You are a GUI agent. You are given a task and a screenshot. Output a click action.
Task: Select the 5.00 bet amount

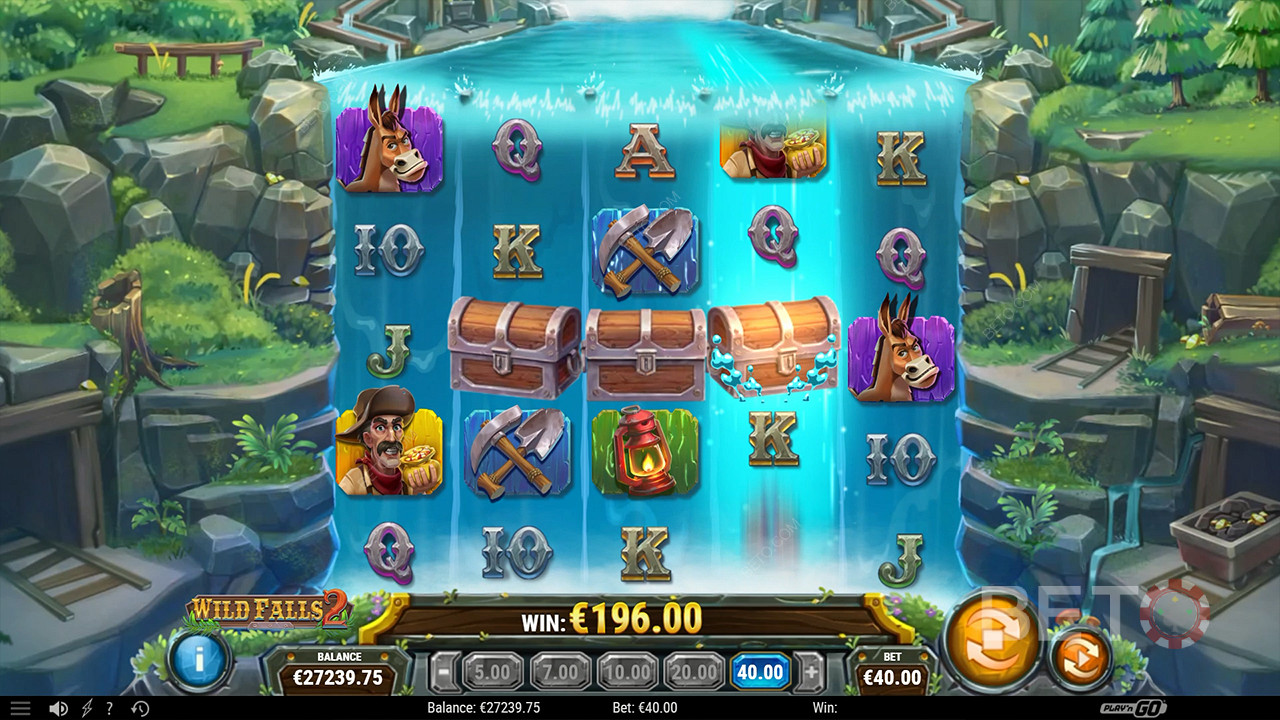pyautogui.click(x=493, y=672)
